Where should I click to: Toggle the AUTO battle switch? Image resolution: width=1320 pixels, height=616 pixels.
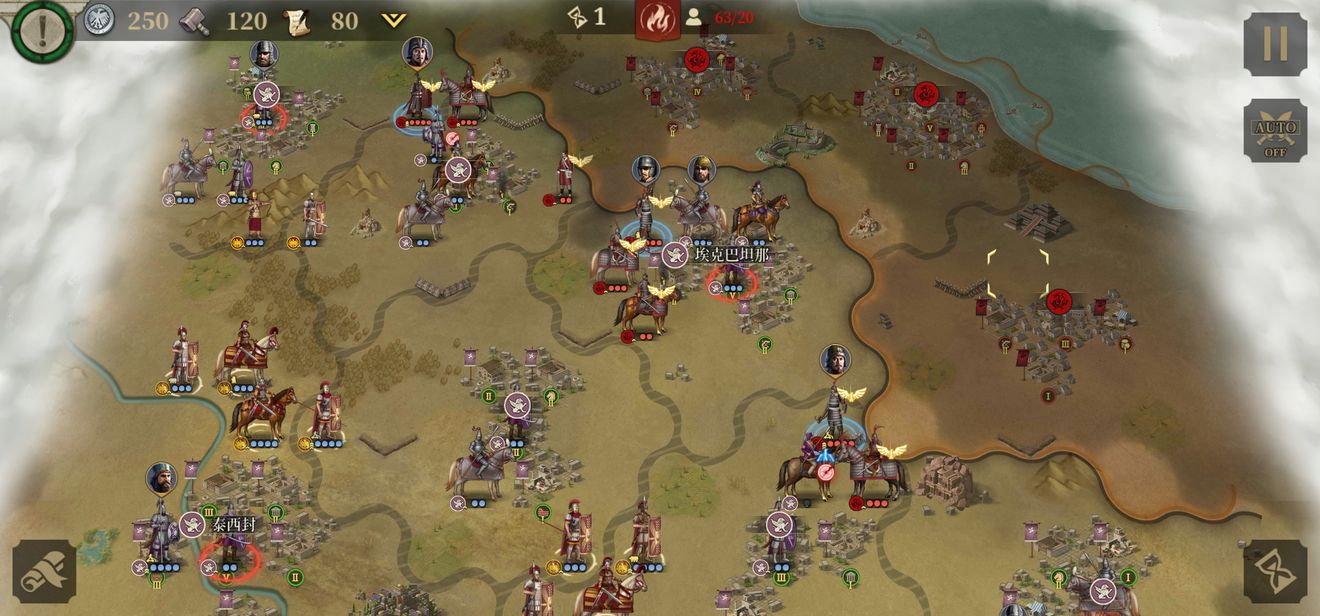[x=1275, y=131]
